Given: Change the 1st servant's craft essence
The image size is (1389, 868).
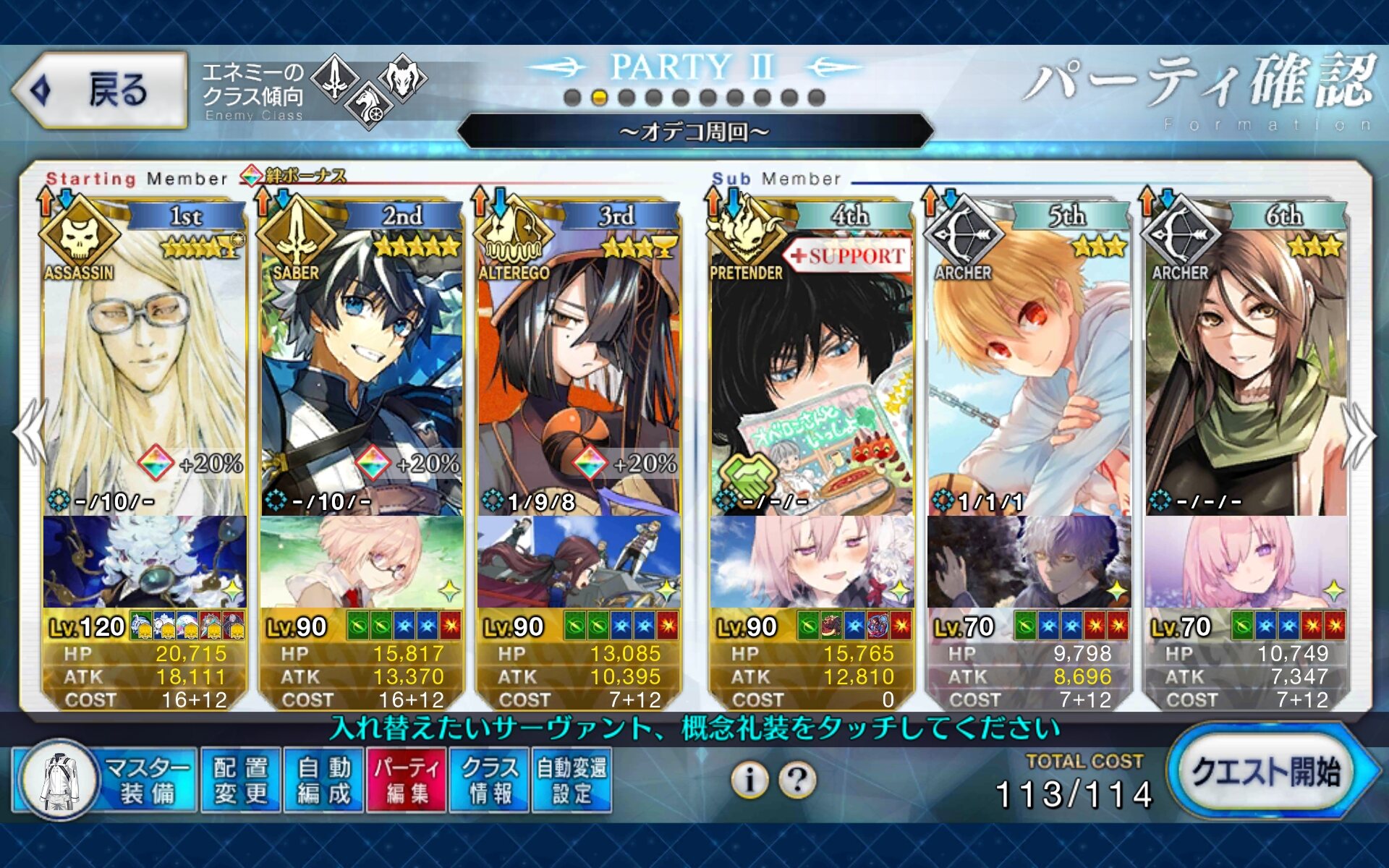Looking at the screenshot, I should [145, 561].
